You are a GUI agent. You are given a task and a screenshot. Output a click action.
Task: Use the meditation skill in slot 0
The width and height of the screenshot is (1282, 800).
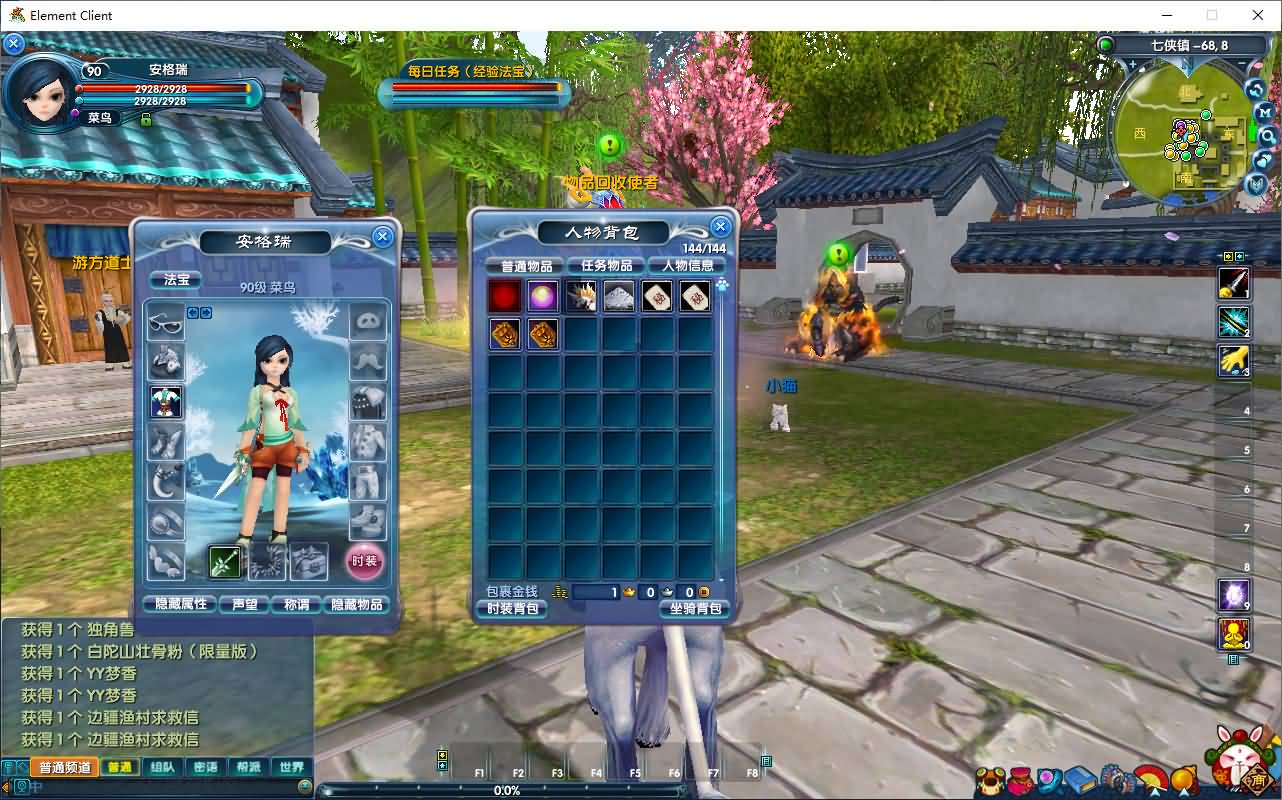tap(1233, 634)
